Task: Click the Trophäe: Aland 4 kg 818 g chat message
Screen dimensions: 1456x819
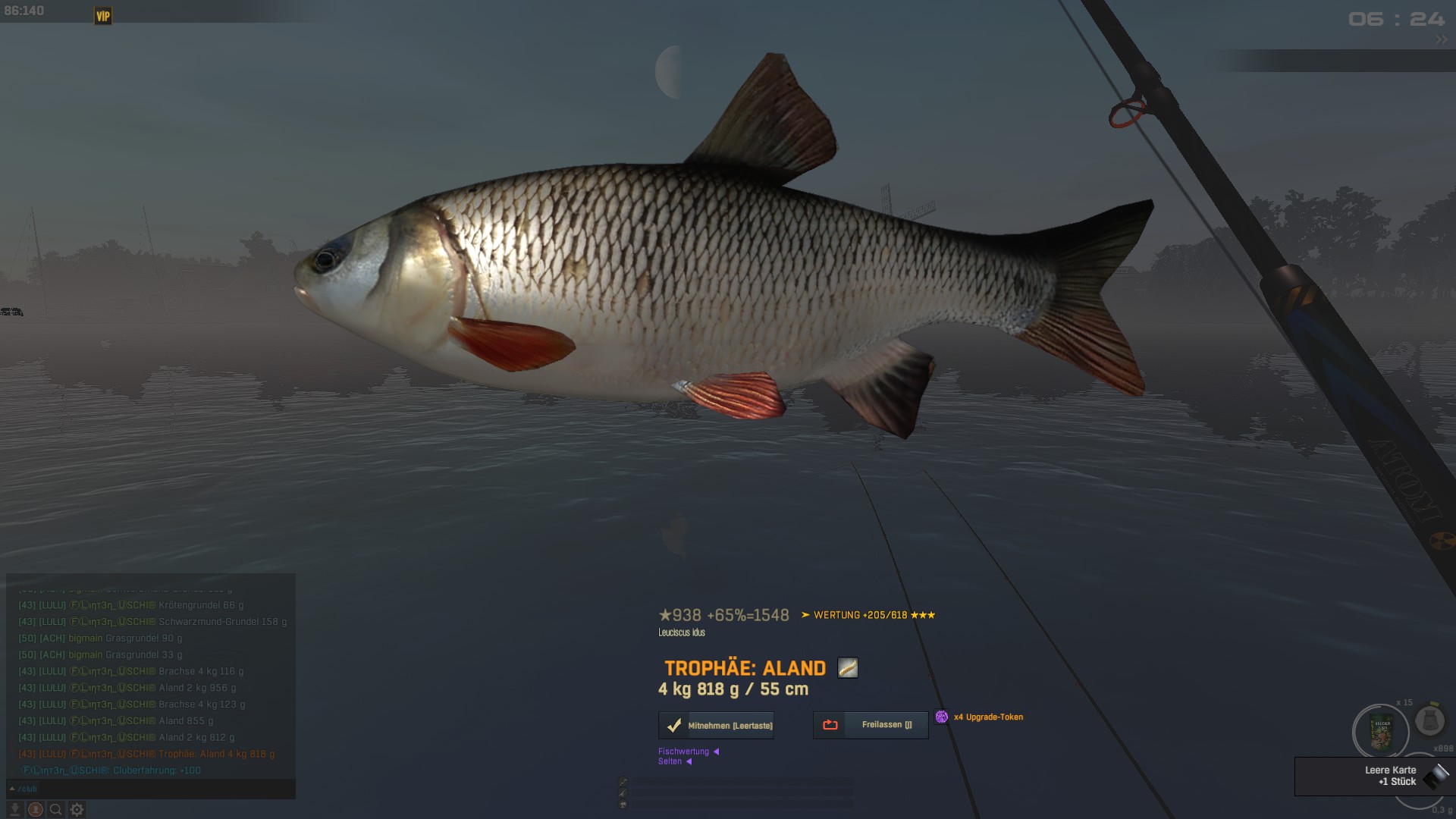Action: pyautogui.click(x=216, y=754)
